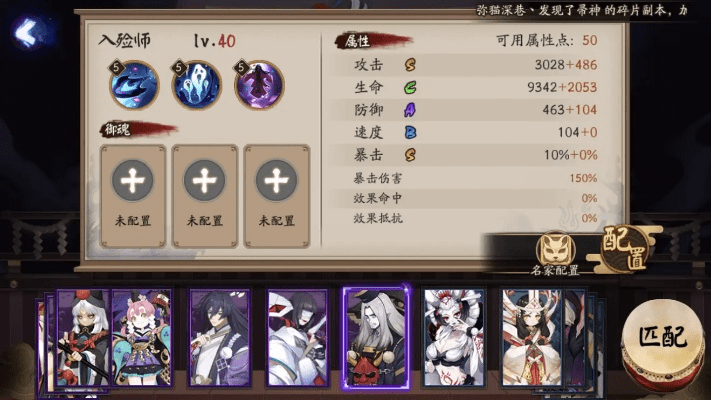
Task: Select the dark purple figure skill icon
Action: coord(259,86)
